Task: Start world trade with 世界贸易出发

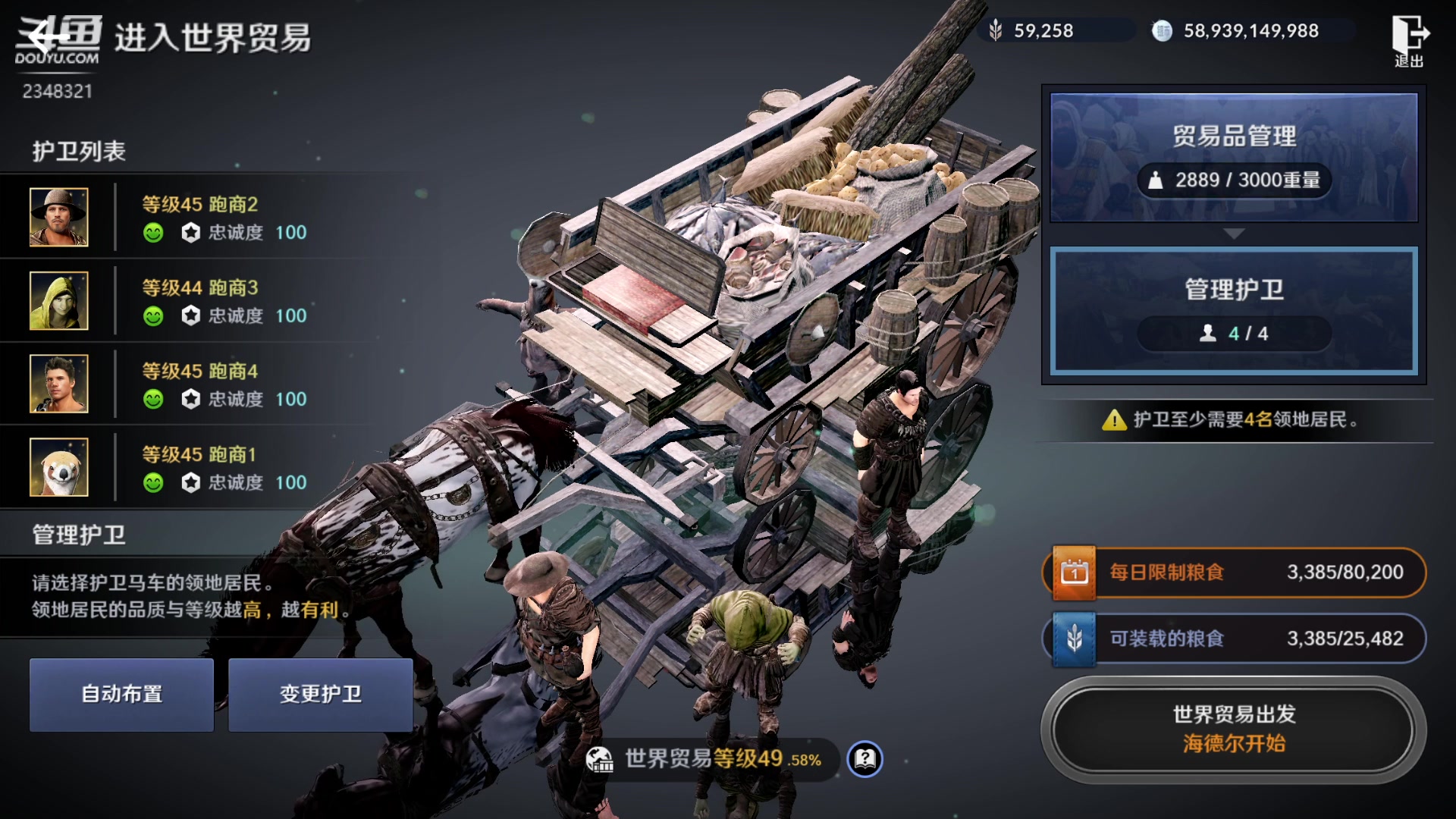Action: pyautogui.click(x=1233, y=729)
